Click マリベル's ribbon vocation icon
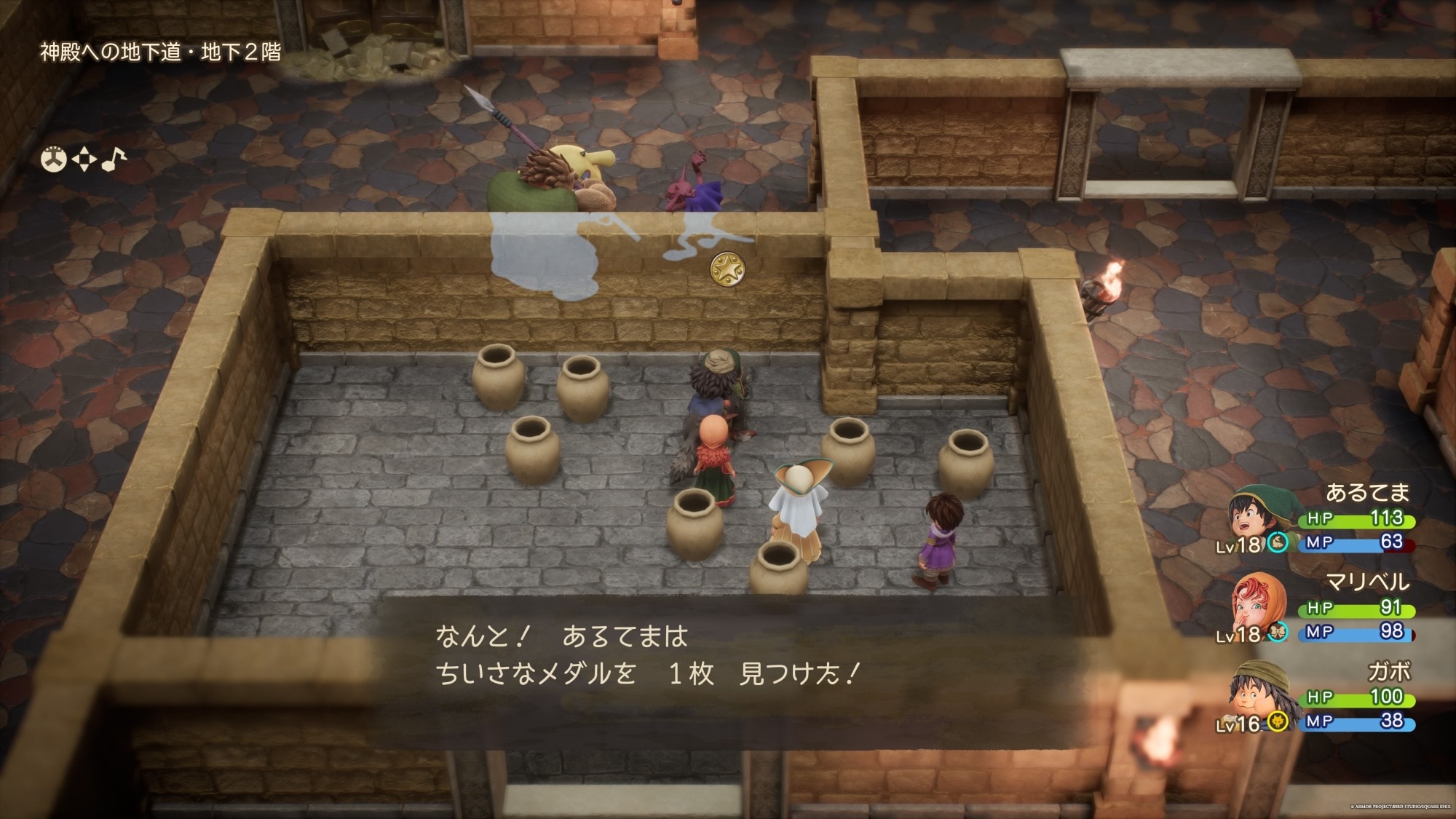Image resolution: width=1456 pixels, height=819 pixels. point(1277,632)
